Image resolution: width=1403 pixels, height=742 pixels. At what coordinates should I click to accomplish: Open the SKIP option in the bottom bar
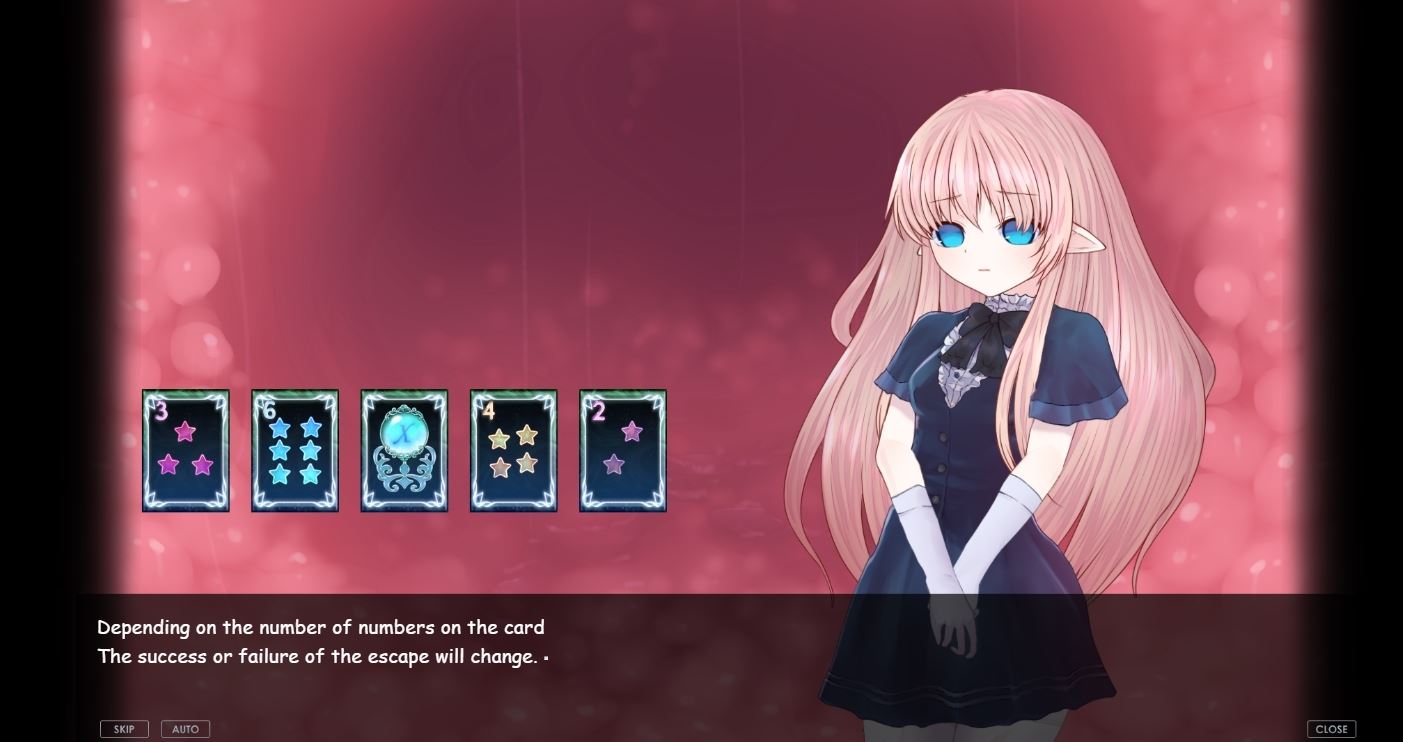click(x=124, y=728)
